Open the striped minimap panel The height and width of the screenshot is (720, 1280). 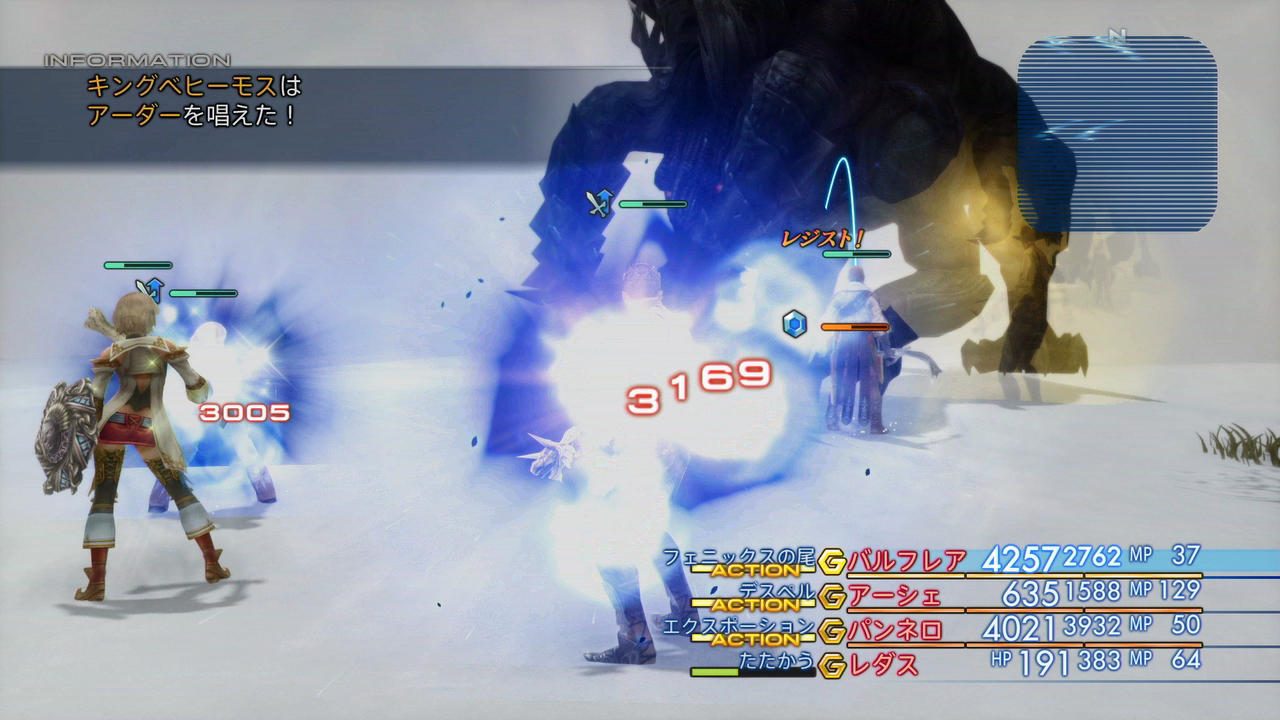(1117, 134)
